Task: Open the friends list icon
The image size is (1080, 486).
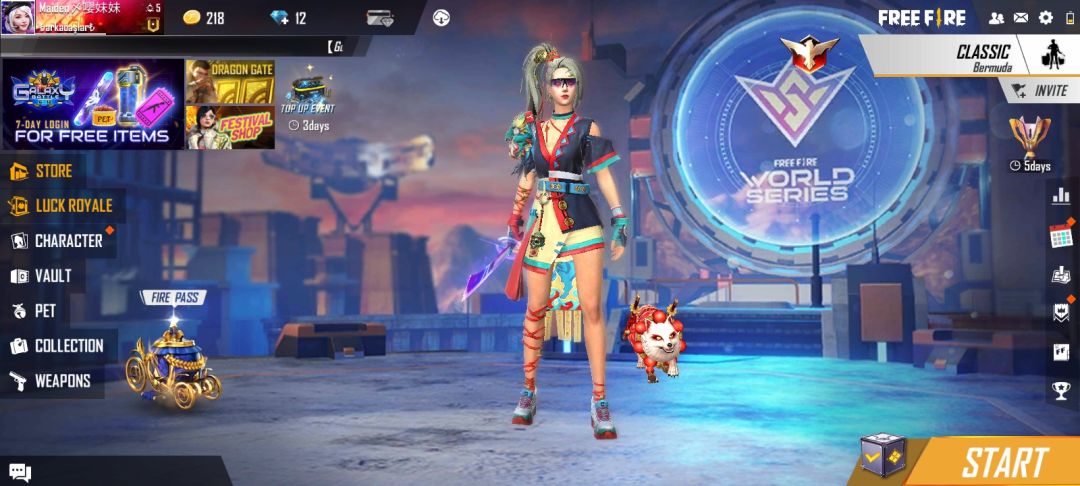Action: click(x=996, y=17)
